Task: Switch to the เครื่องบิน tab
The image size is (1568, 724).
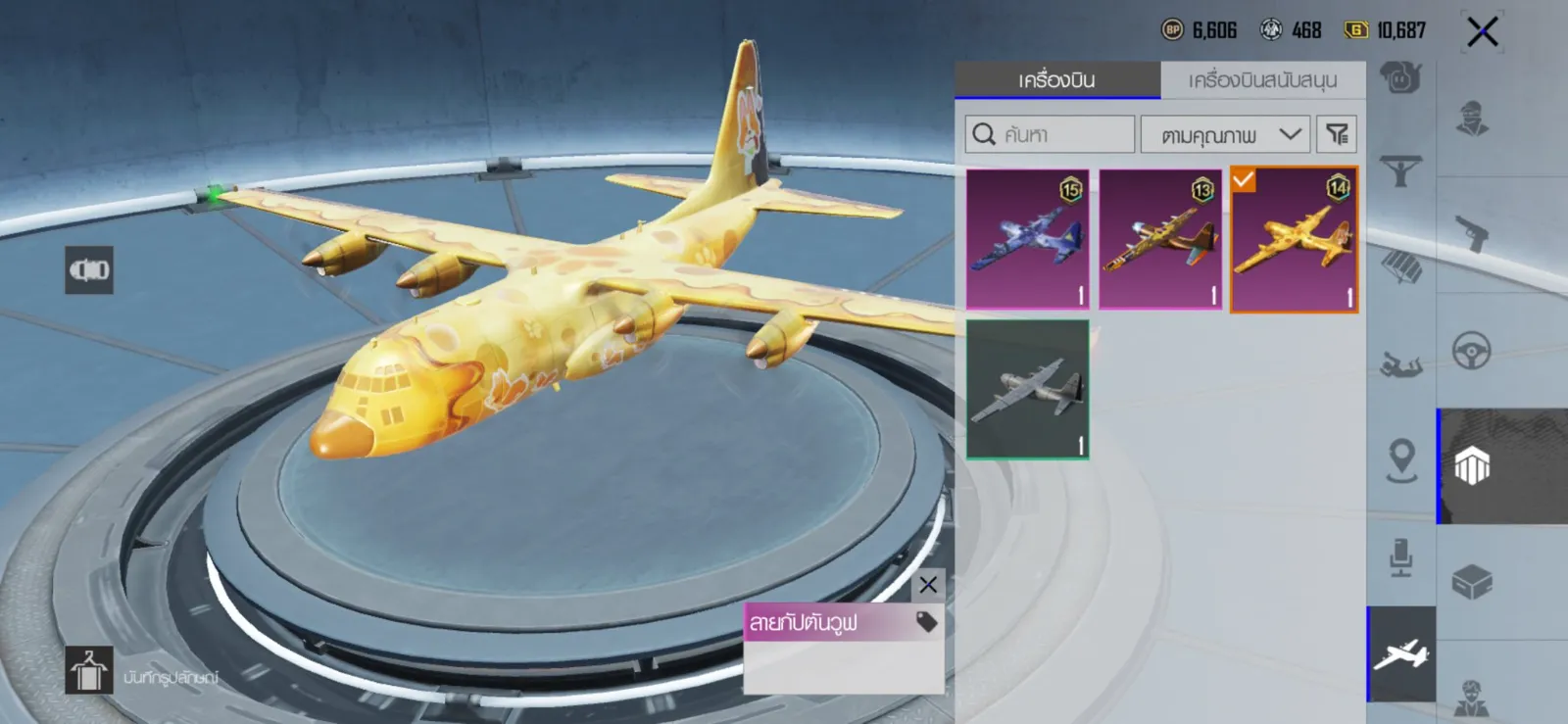Action: 1056,80
